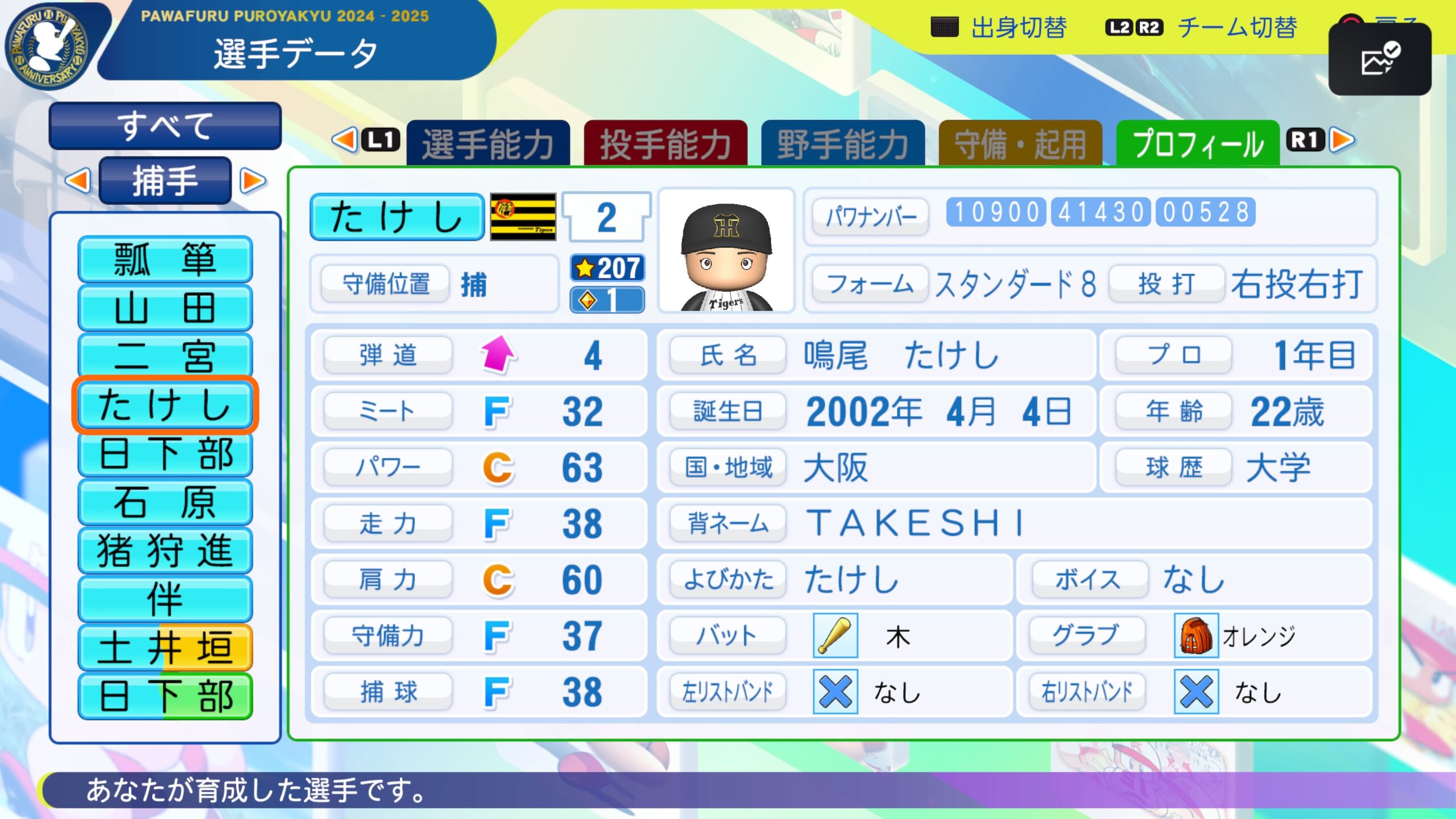Click the プロフィール tab
This screenshot has width=1456, height=819.
coord(1198,143)
